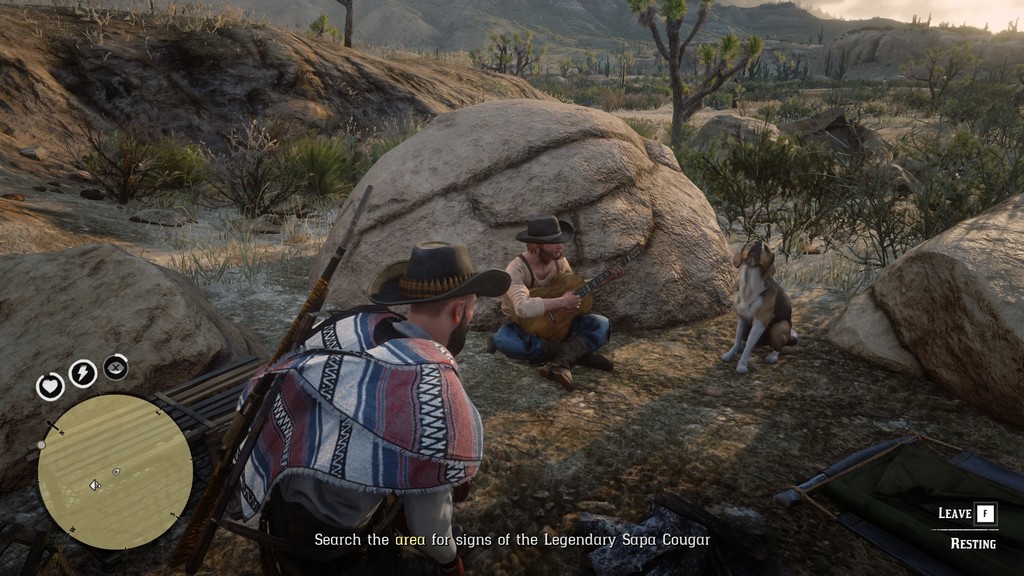The width and height of the screenshot is (1024, 576).
Task: Select the heart health core icon
Action: pyautogui.click(x=50, y=386)
